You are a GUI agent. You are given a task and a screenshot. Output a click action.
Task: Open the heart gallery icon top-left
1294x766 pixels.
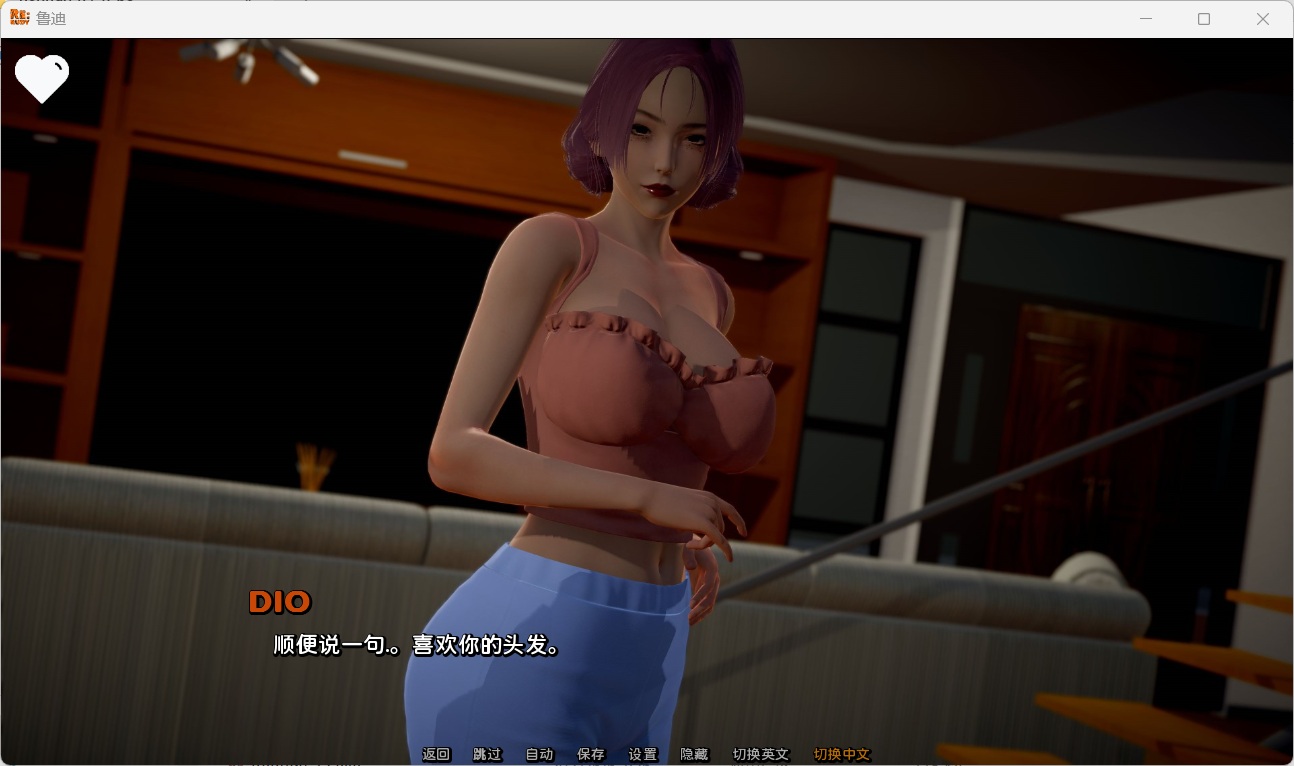(x=42, y=78)
